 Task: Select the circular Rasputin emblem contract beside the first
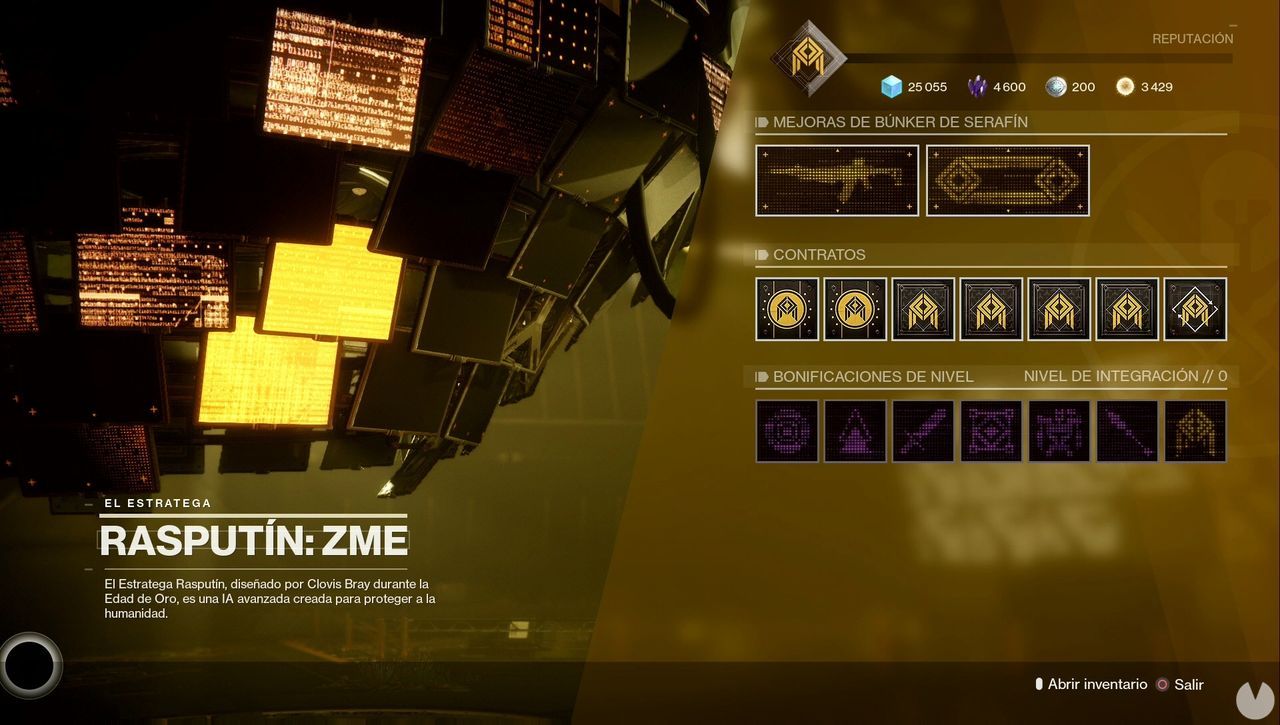click(855, 309)
